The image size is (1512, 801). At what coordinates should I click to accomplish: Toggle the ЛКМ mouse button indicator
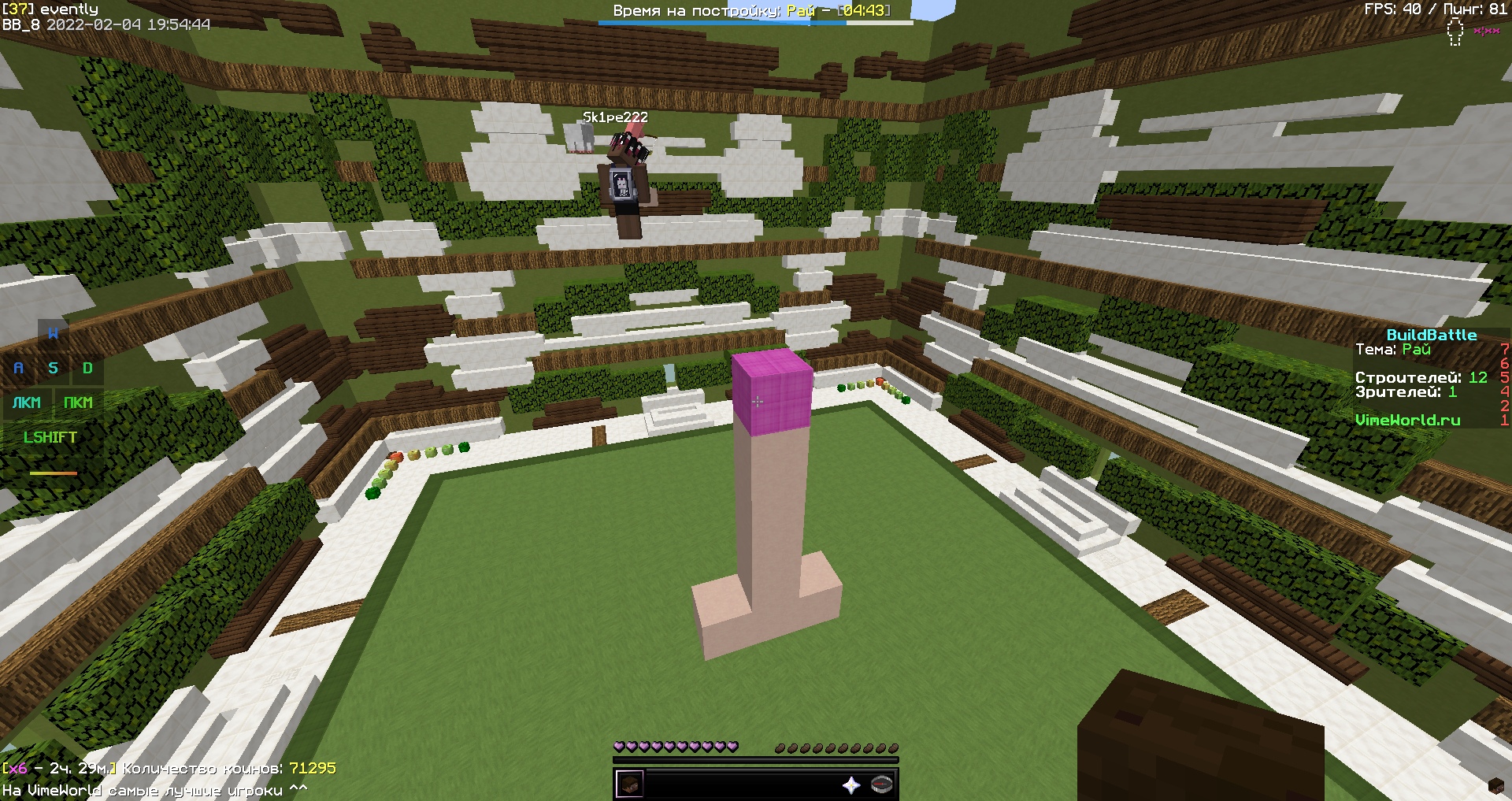tap(26, 403)
